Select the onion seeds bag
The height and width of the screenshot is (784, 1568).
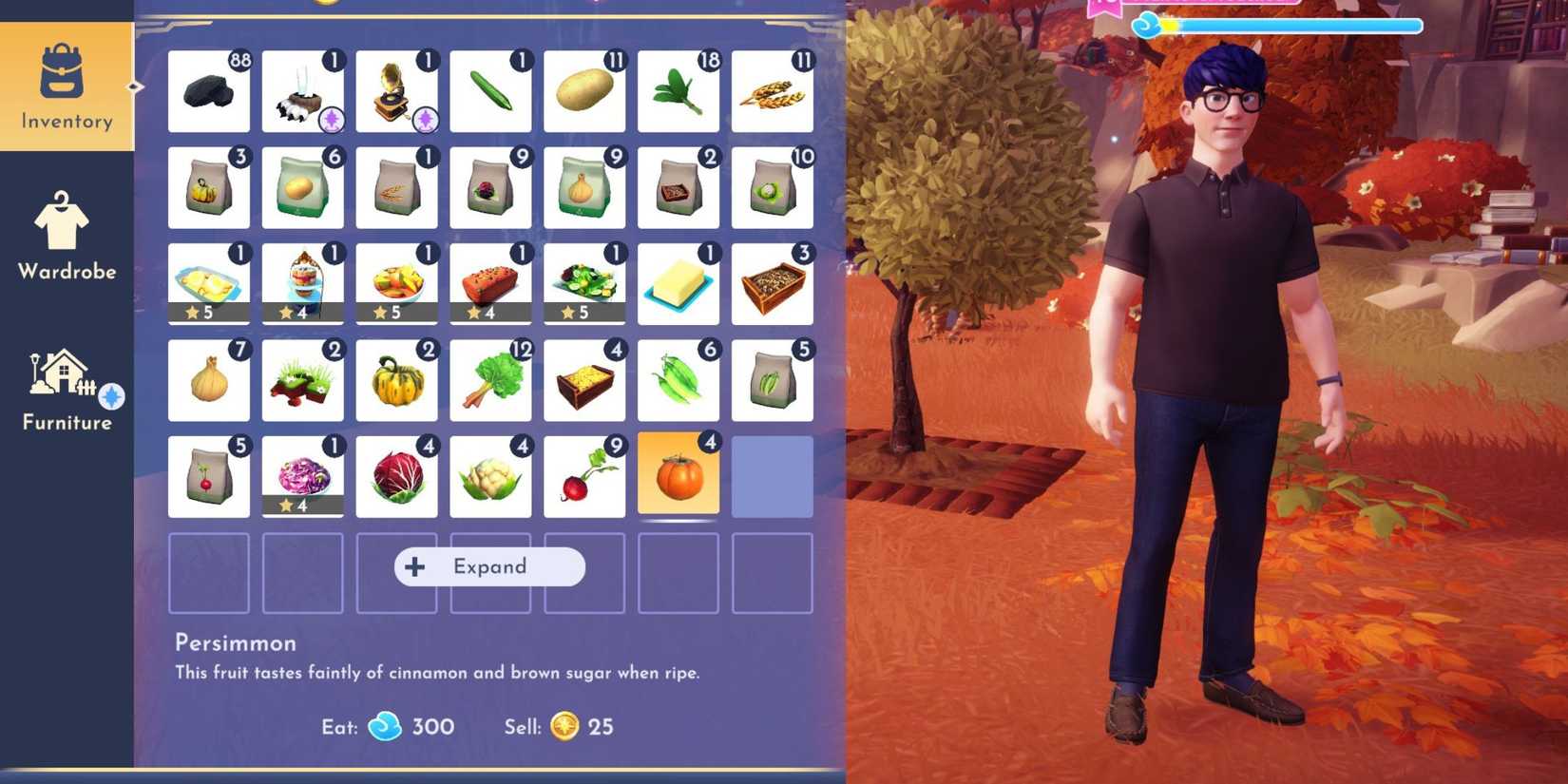(x=584, y=187)
